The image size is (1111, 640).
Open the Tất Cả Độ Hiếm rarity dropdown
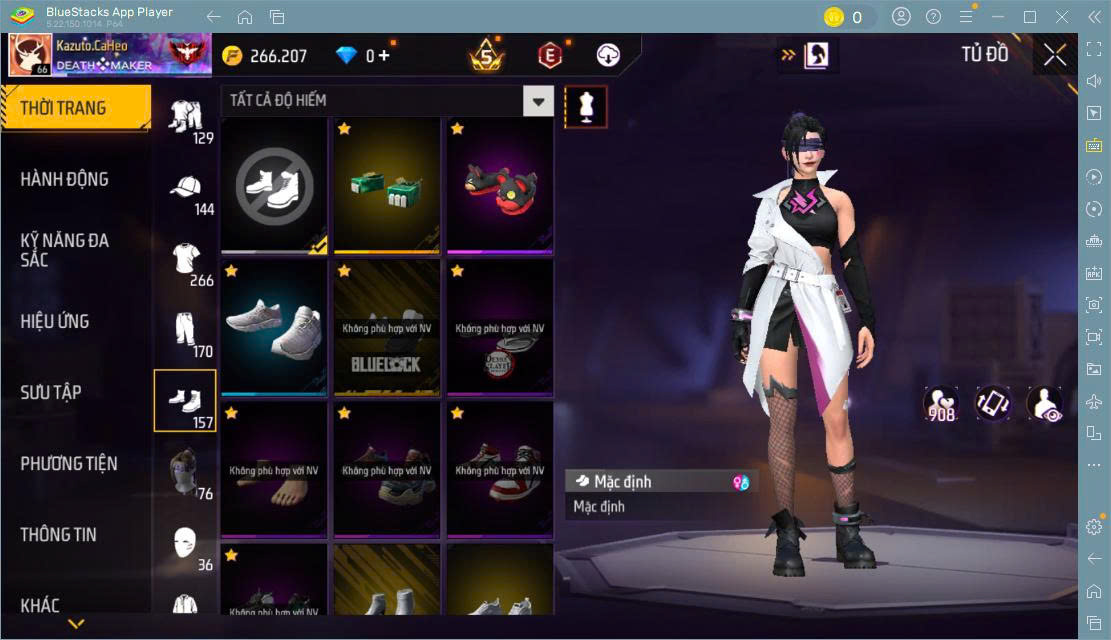pyautogui.click(x=387, y=100)
